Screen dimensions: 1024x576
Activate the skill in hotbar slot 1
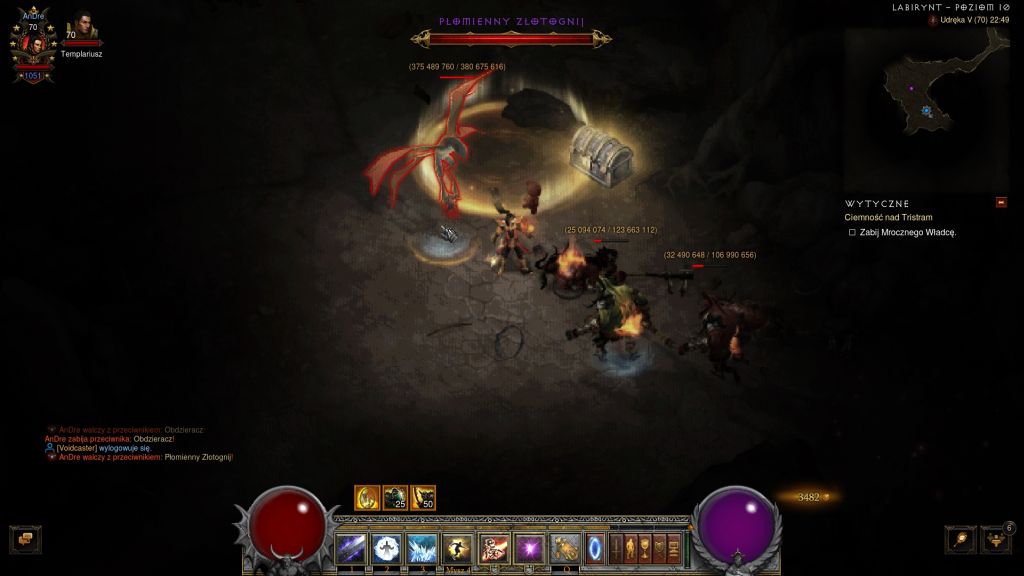350,548
